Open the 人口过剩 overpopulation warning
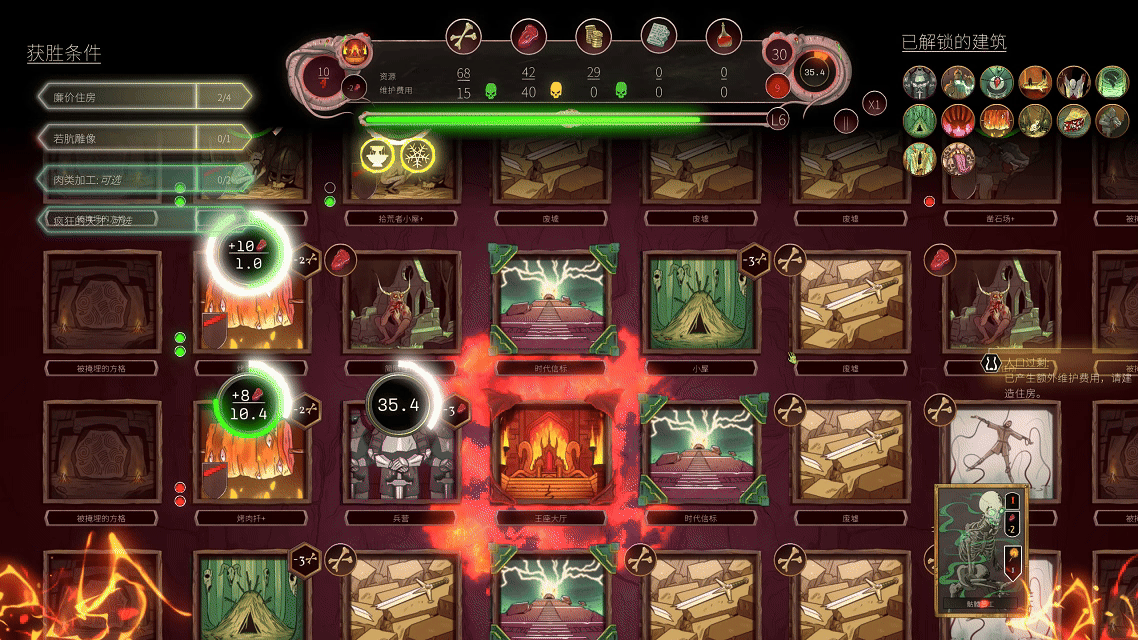Viewport: 1138px width, 640px height. coord(1060,369)
